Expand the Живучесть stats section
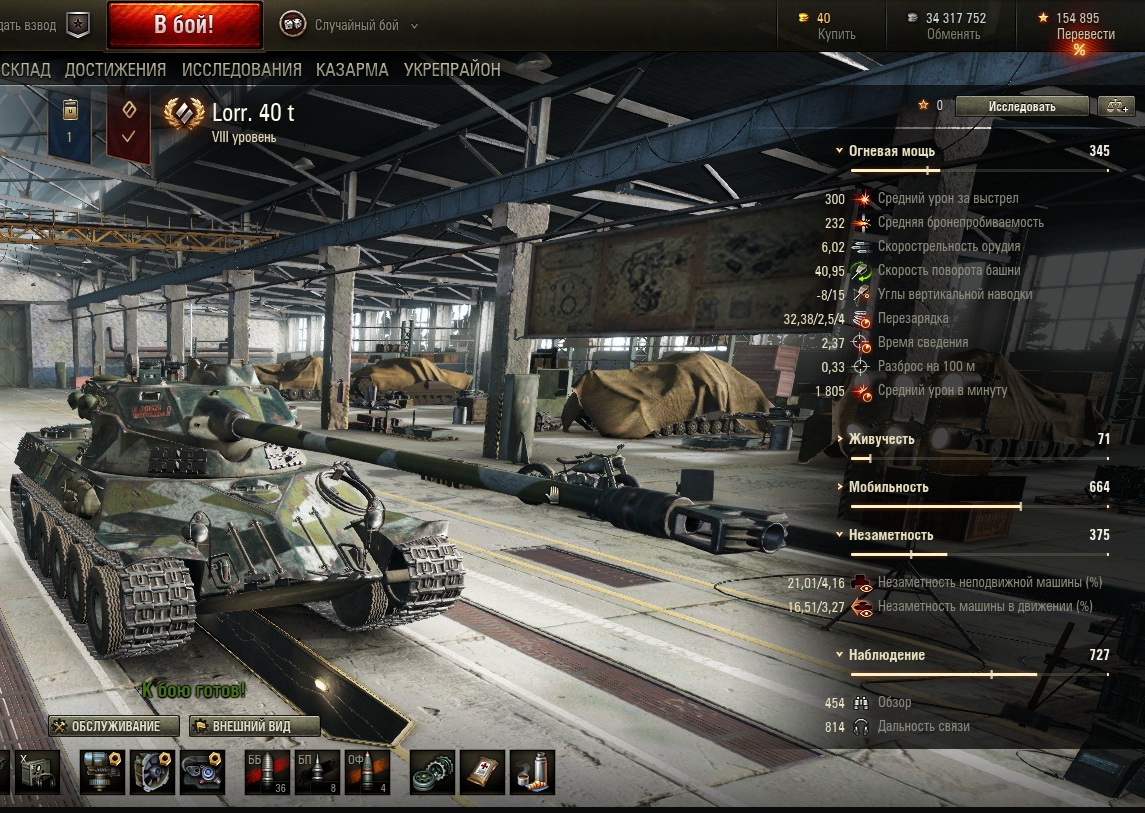The image size is (1145, 813). click(881, 439)
